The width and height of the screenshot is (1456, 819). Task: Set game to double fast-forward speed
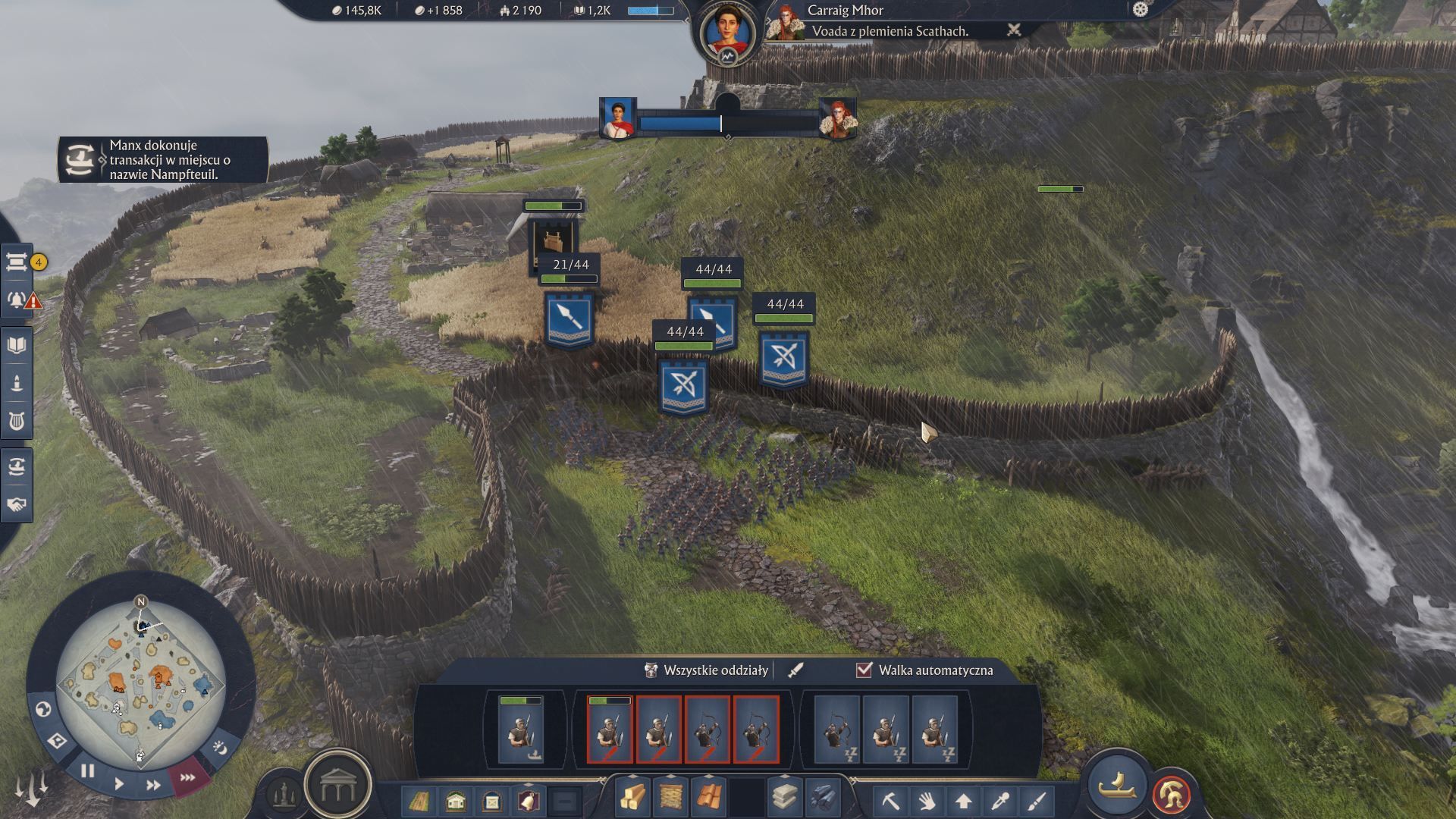[x=153, y=785]
